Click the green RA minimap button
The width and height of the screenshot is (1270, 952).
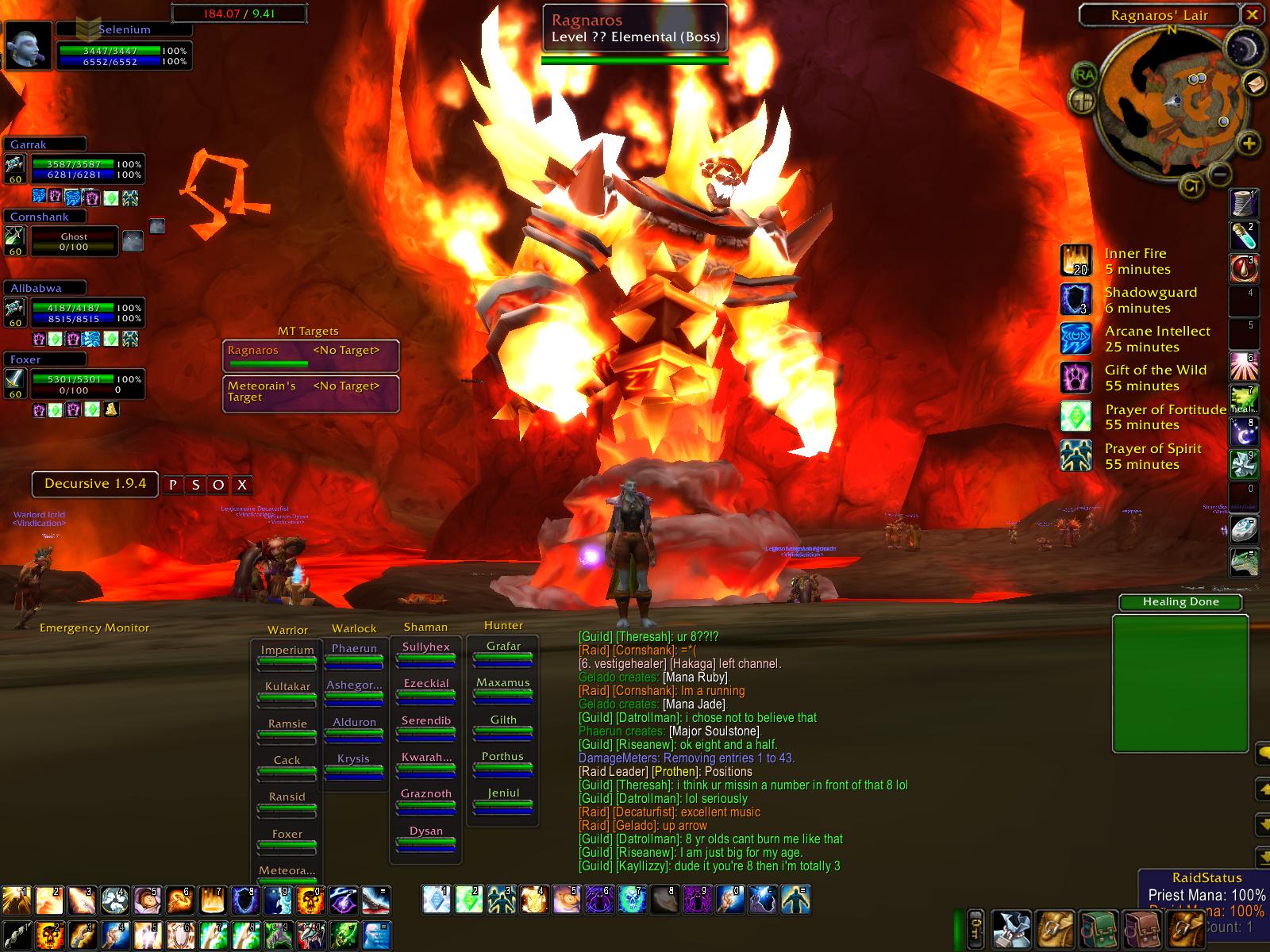click(x=1083, y=75)
